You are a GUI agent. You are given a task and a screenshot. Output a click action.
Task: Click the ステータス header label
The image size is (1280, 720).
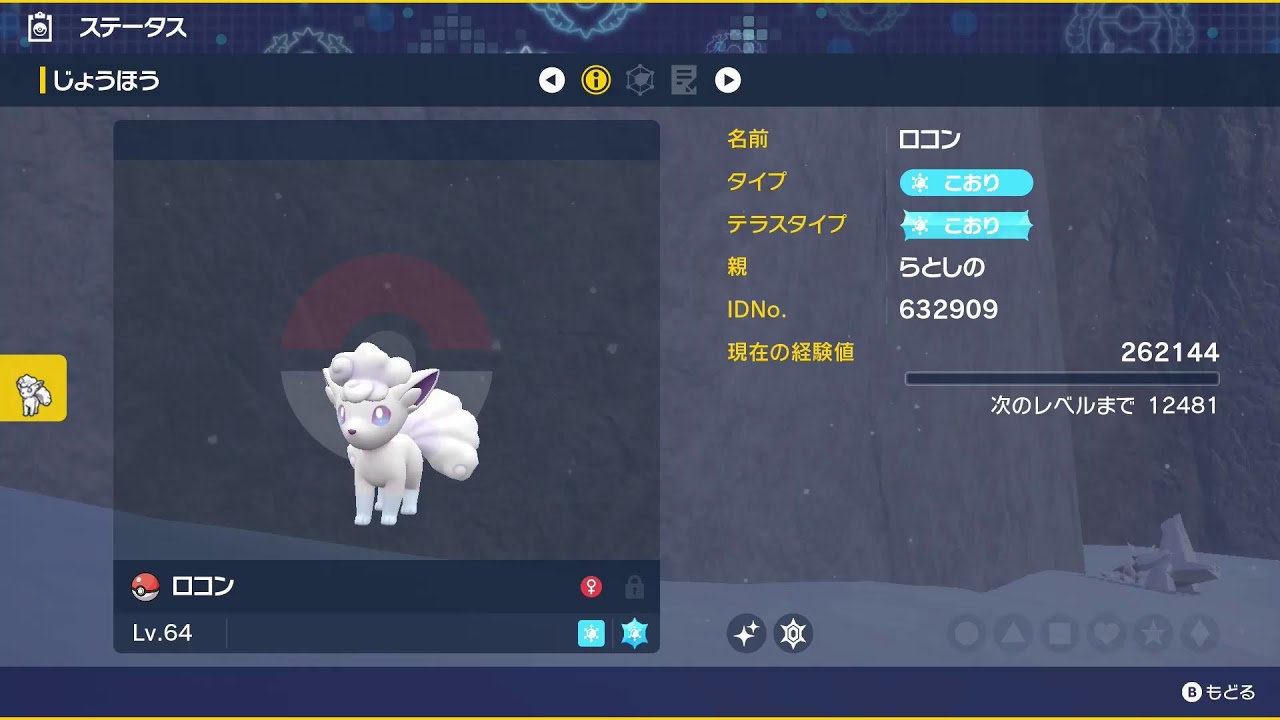tap(133, 27)
